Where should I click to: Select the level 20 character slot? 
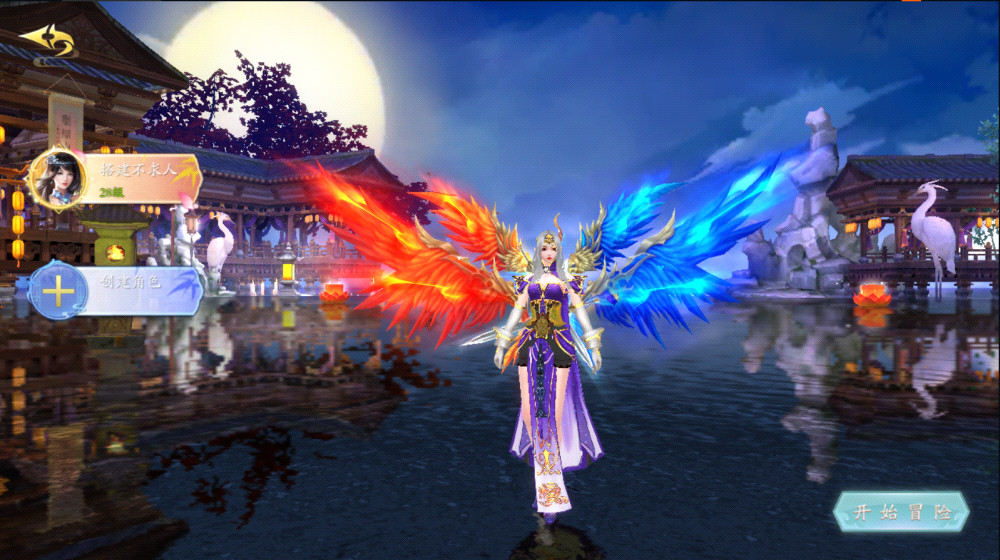[117, 178]
